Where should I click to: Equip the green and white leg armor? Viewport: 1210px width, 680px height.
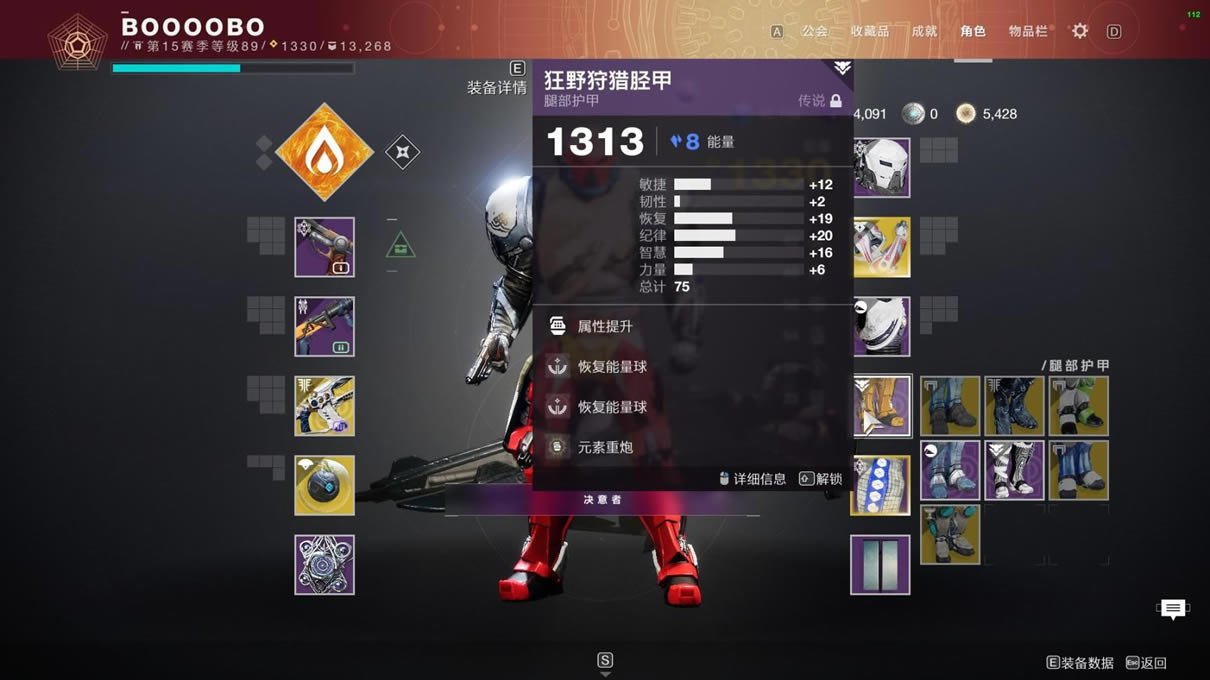(x=1078, y=406)
